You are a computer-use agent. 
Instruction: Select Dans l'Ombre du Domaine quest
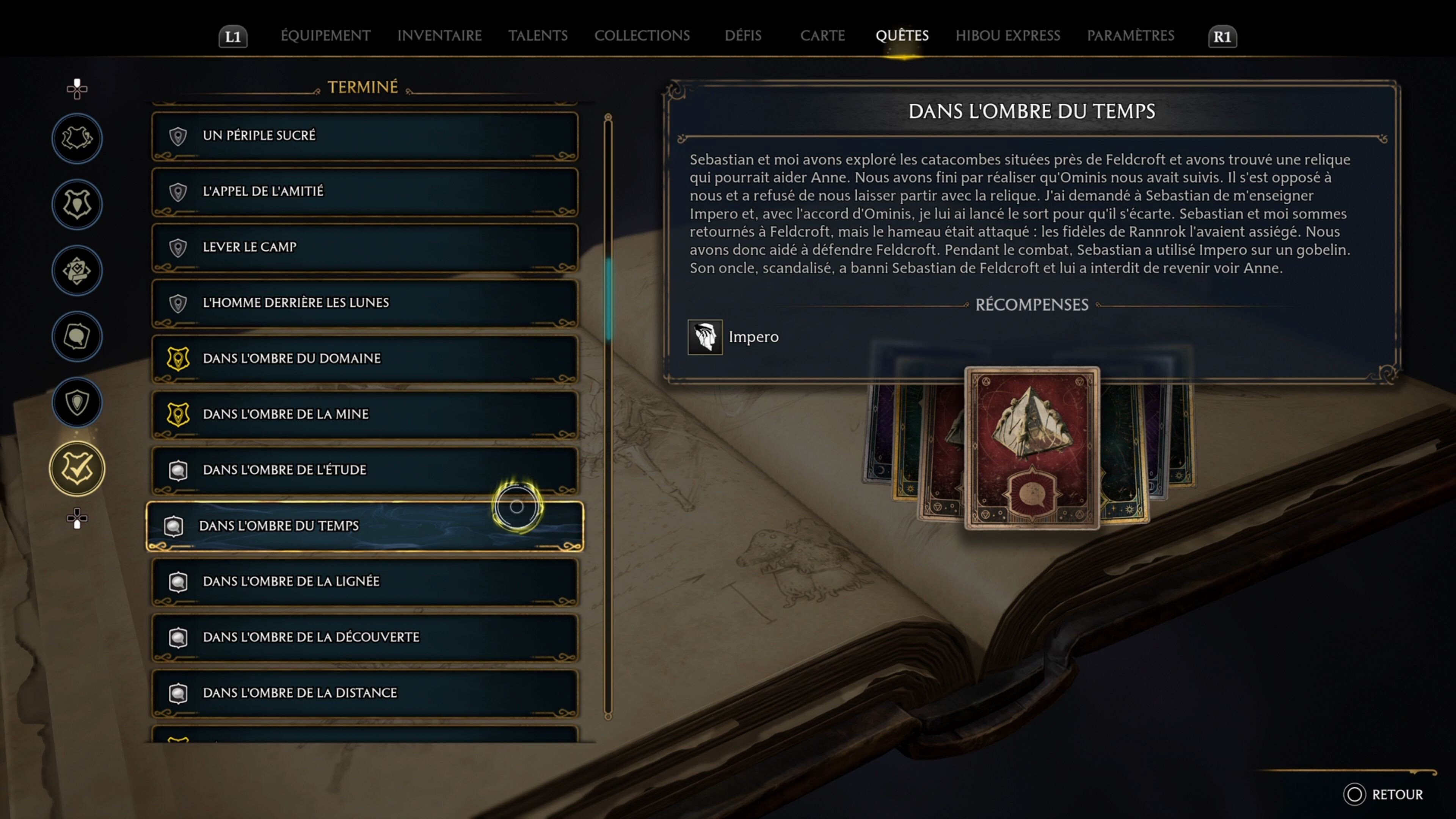pos(364,358)
